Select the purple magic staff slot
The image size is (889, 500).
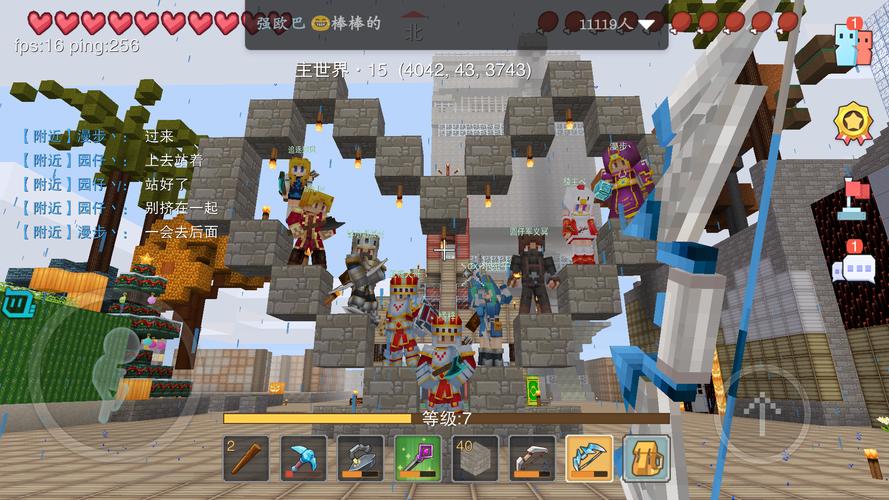pos(418,458)
